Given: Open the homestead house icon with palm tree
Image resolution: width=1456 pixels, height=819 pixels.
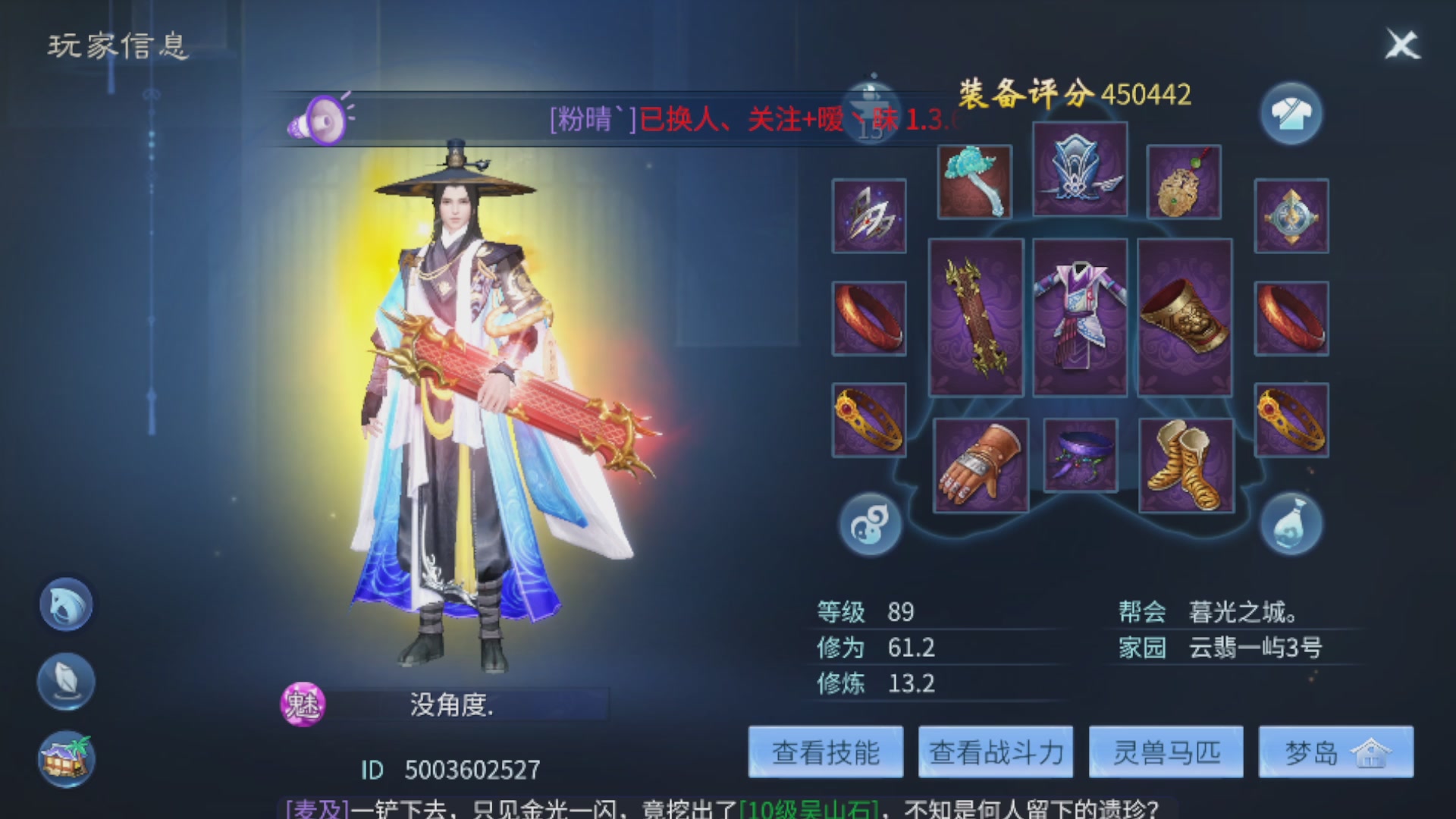Looking at the screenshot, I should tap(65, 755).
